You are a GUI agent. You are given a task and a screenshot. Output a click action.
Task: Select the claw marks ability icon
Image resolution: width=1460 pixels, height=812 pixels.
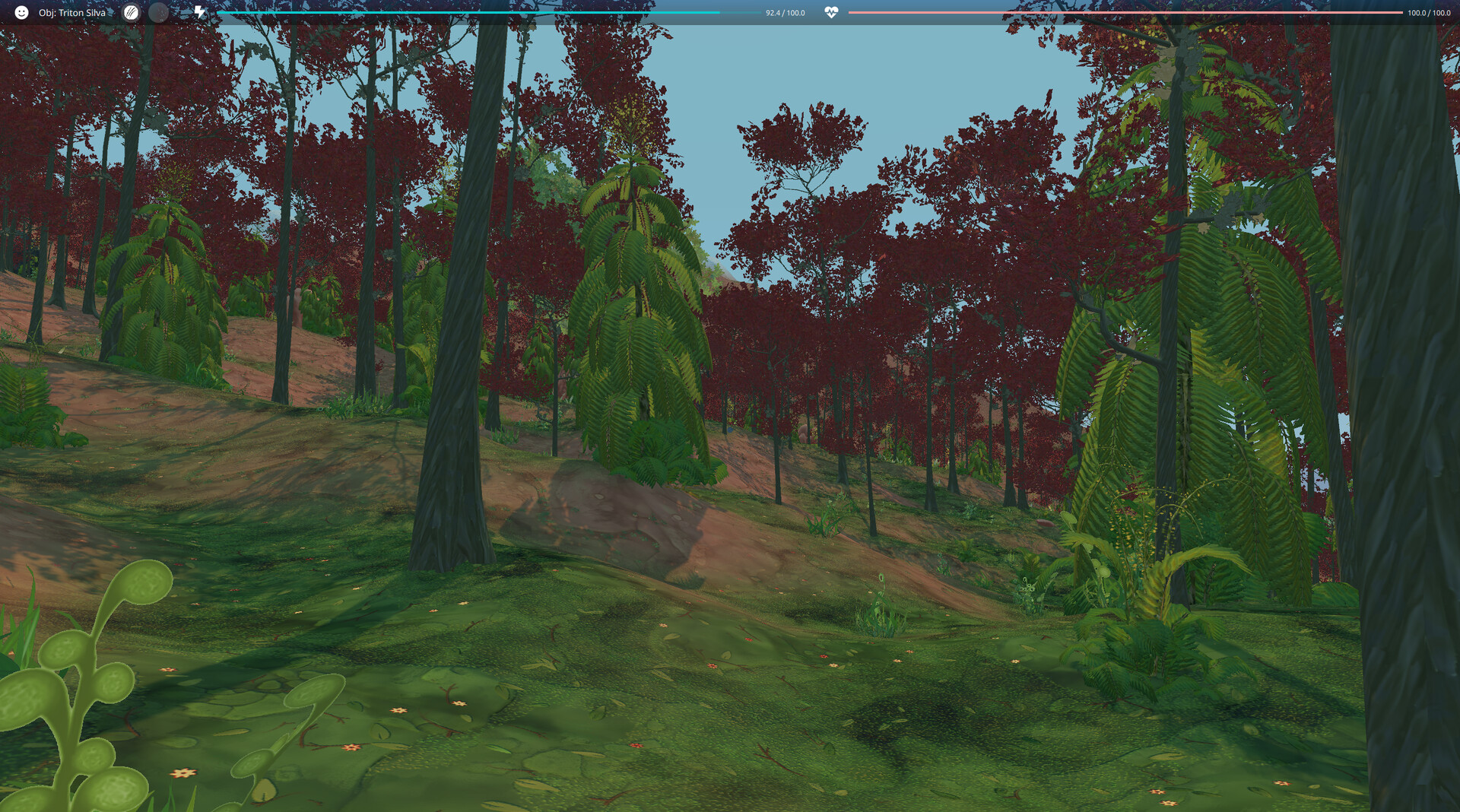point(131,12)
